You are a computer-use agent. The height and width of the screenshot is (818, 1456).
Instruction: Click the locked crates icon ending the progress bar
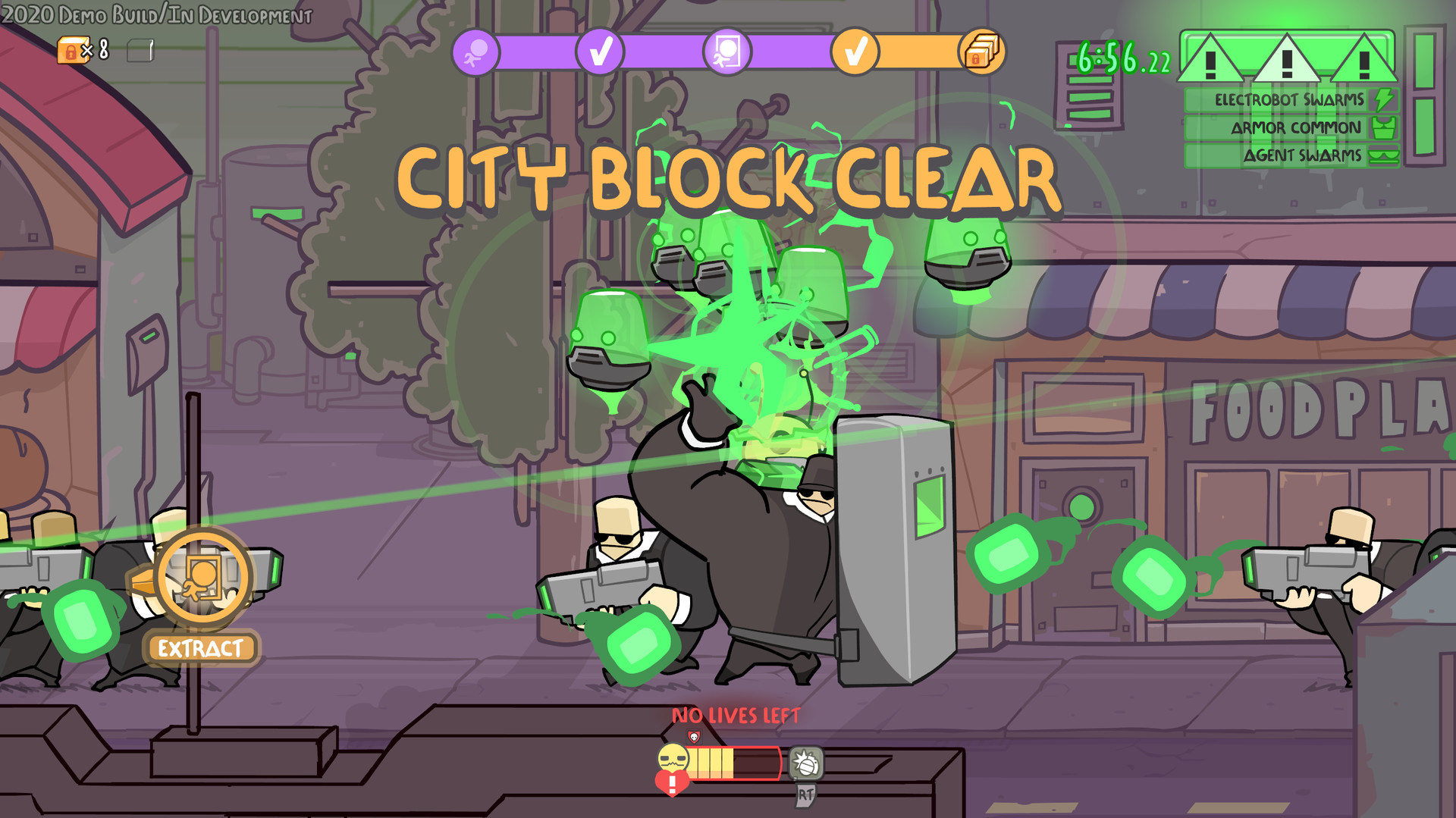coord(982,52)
